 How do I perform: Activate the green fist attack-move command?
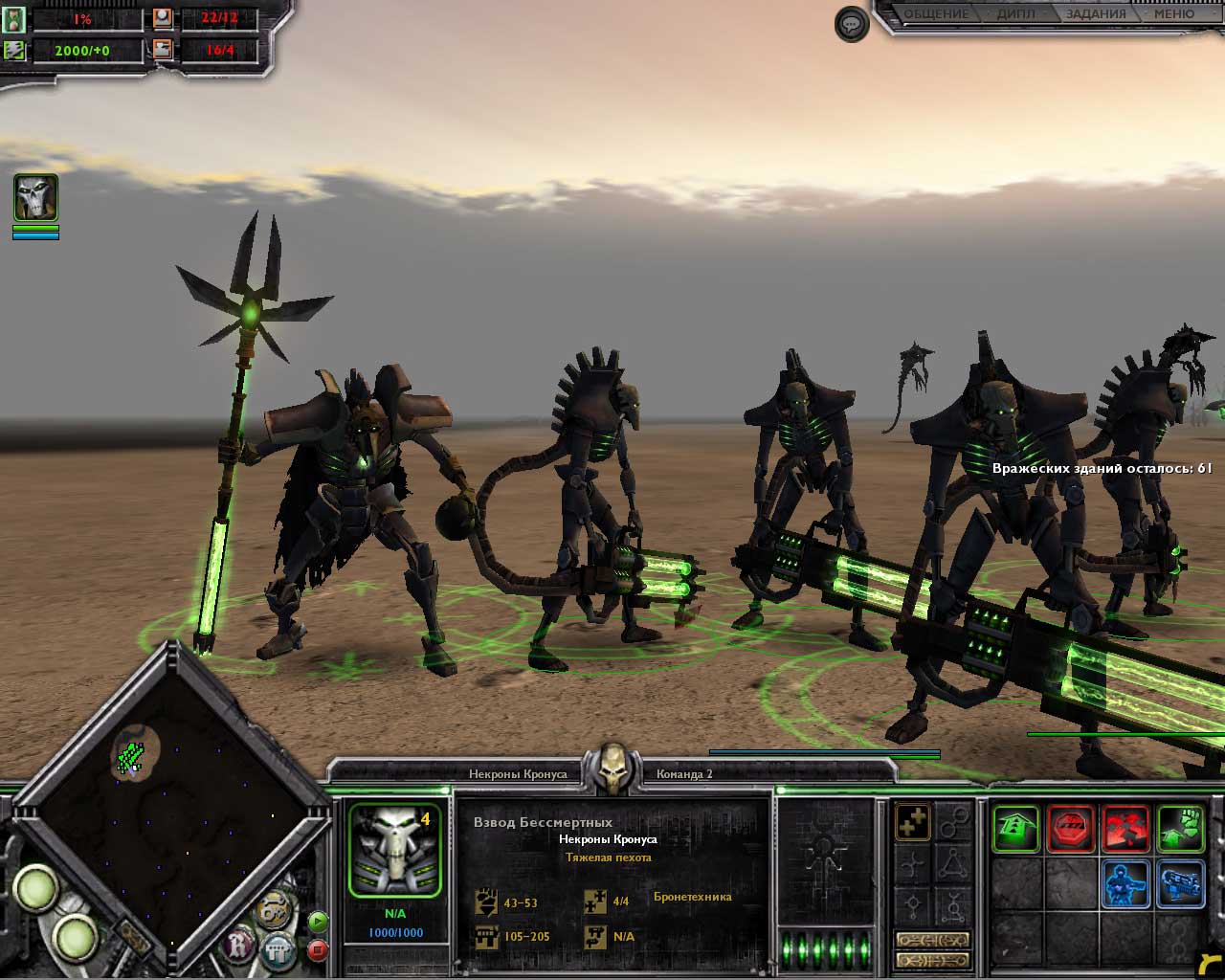[1180, 829]
